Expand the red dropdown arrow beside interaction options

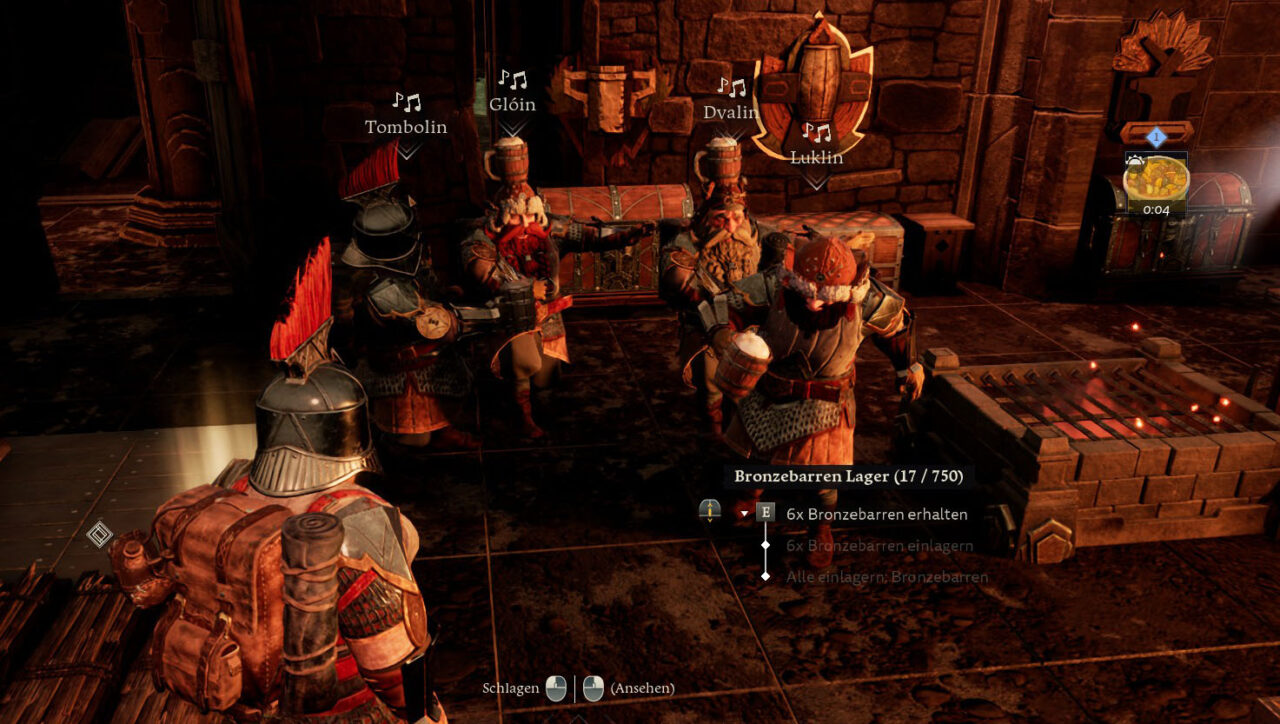(743, 513)
